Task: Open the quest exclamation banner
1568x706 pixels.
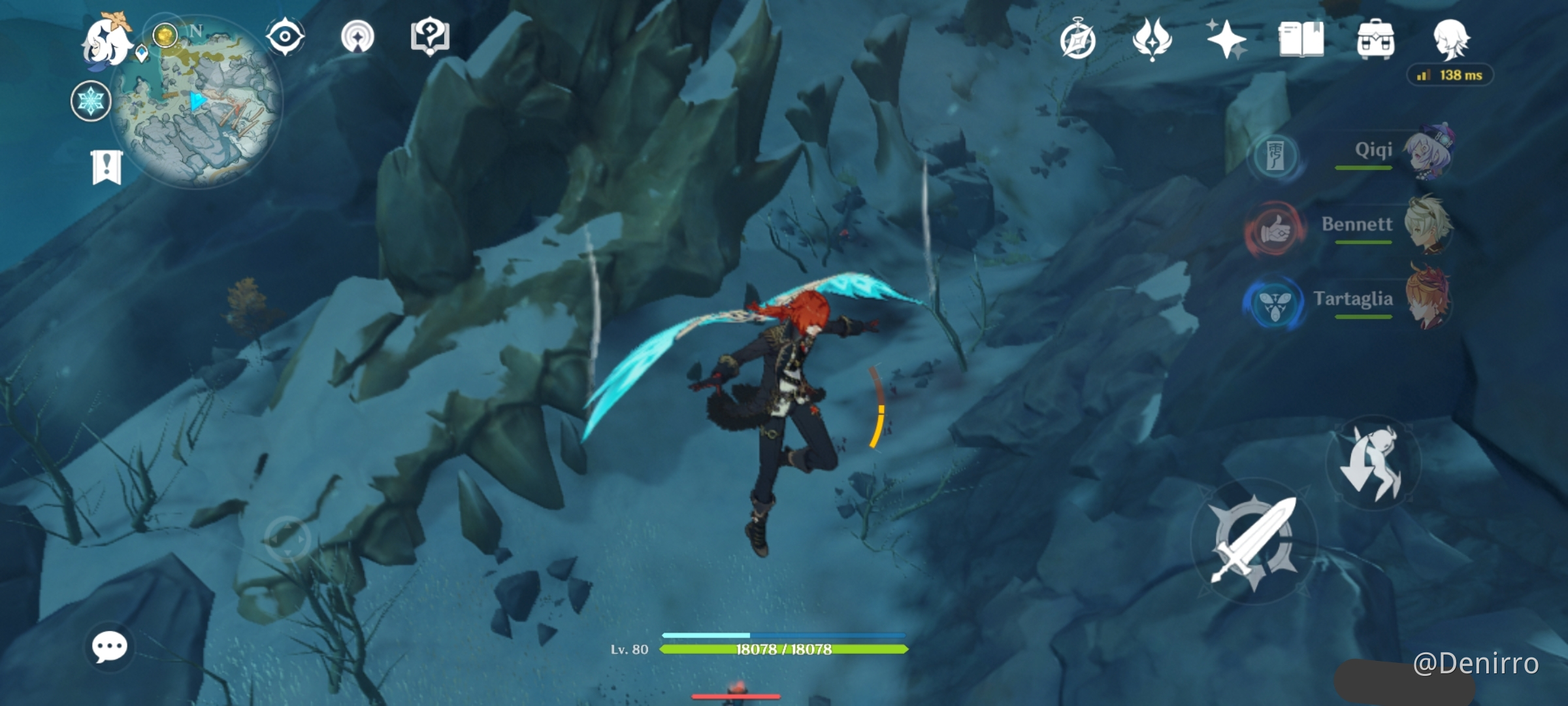Action: click(106, 167)
